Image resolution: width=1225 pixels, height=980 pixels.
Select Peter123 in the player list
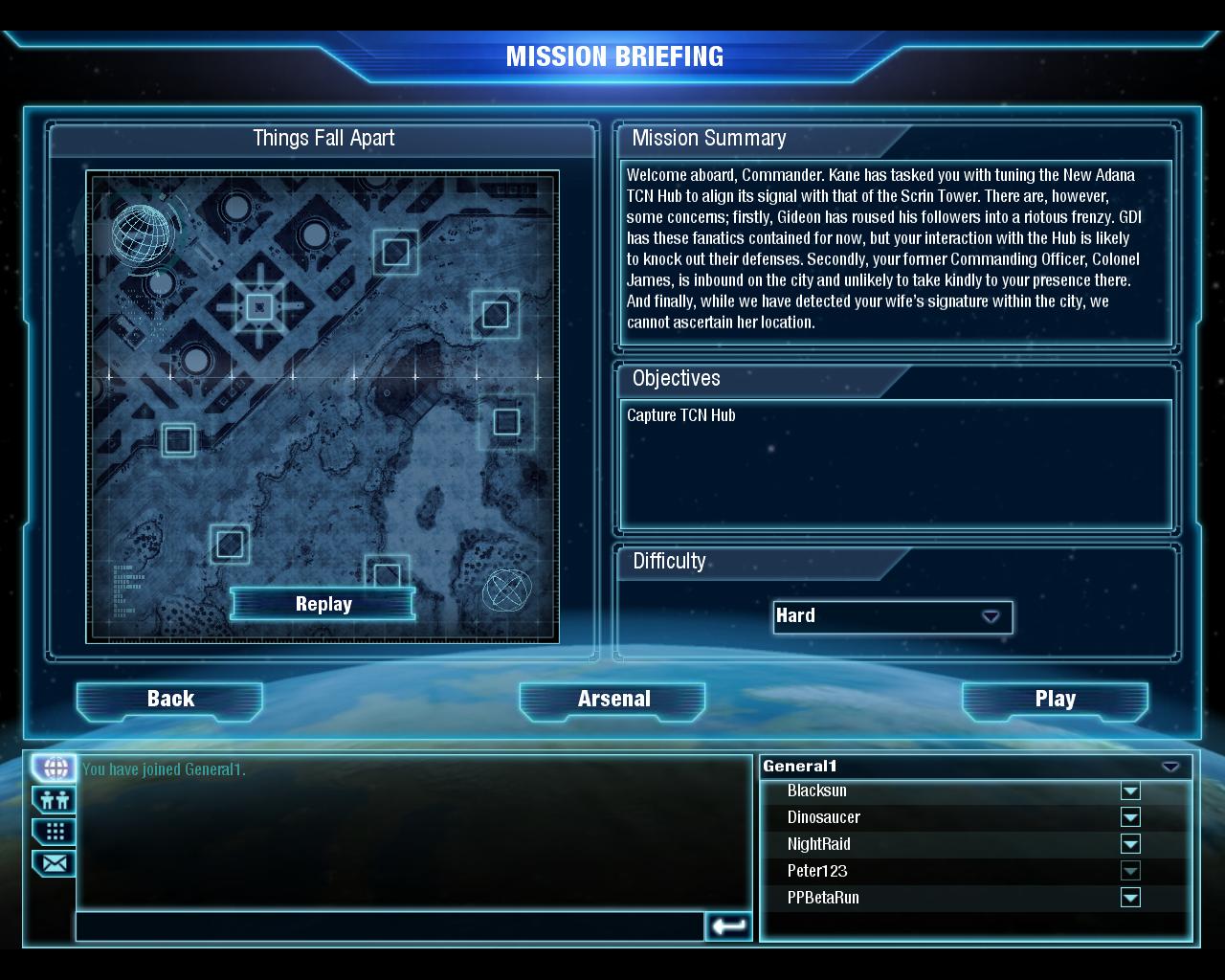point(817,871)
